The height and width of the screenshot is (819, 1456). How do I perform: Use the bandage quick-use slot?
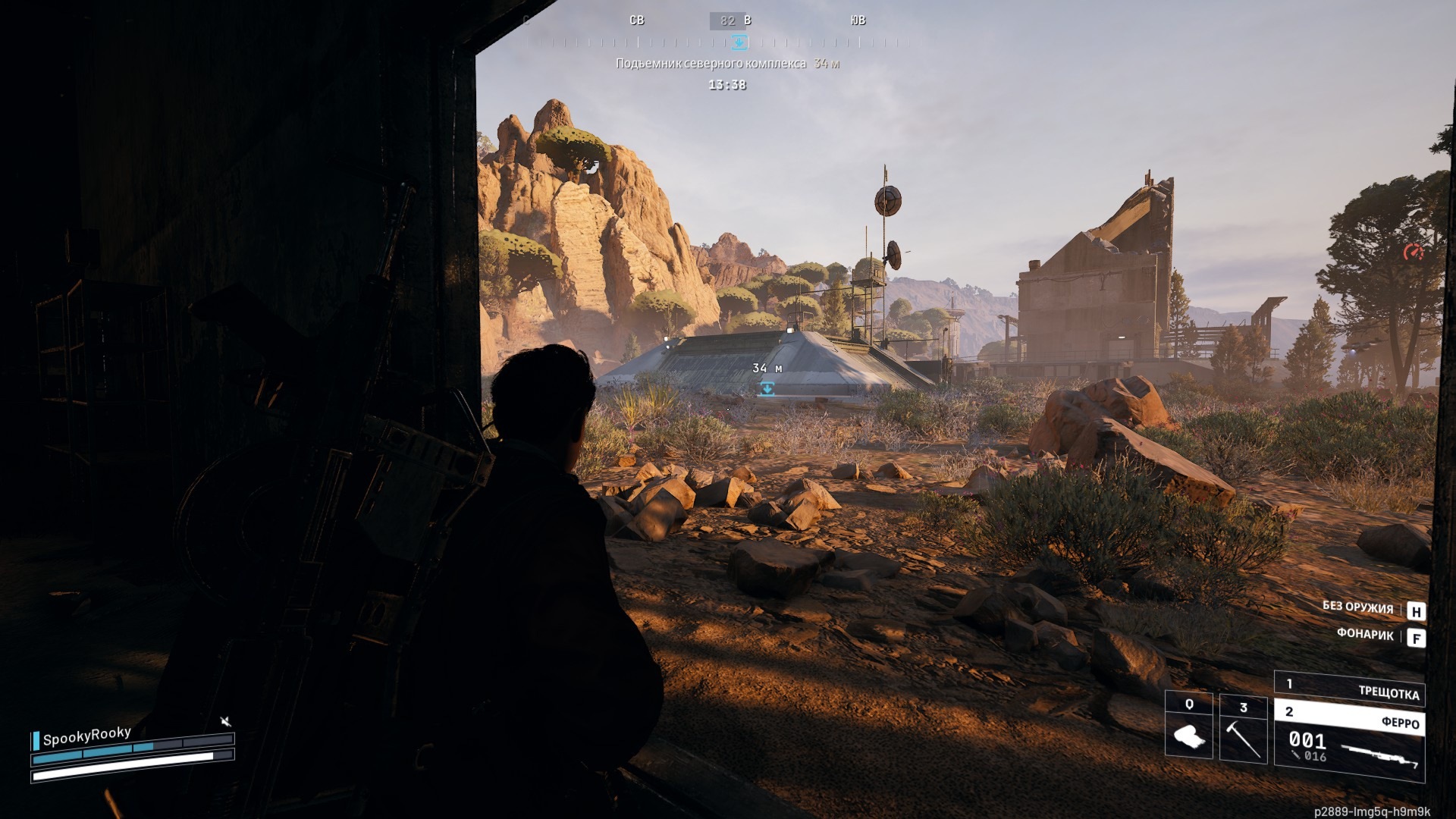click(1188, 726)
